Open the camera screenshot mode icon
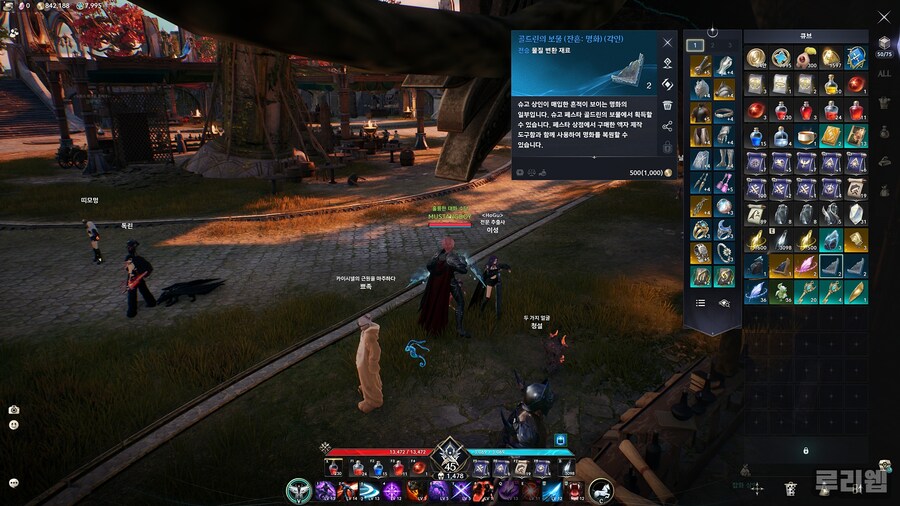Image resolution: width=900 pixels, height=506 pixels. click(x=14, y=410)
